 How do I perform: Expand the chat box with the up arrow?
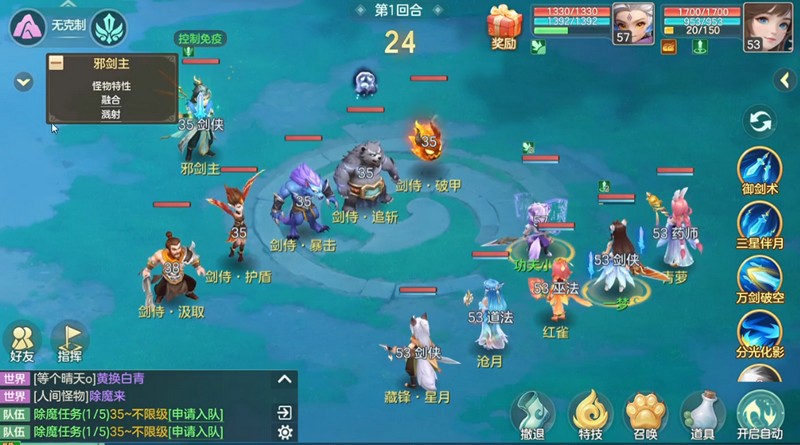[x=285, y=379]
